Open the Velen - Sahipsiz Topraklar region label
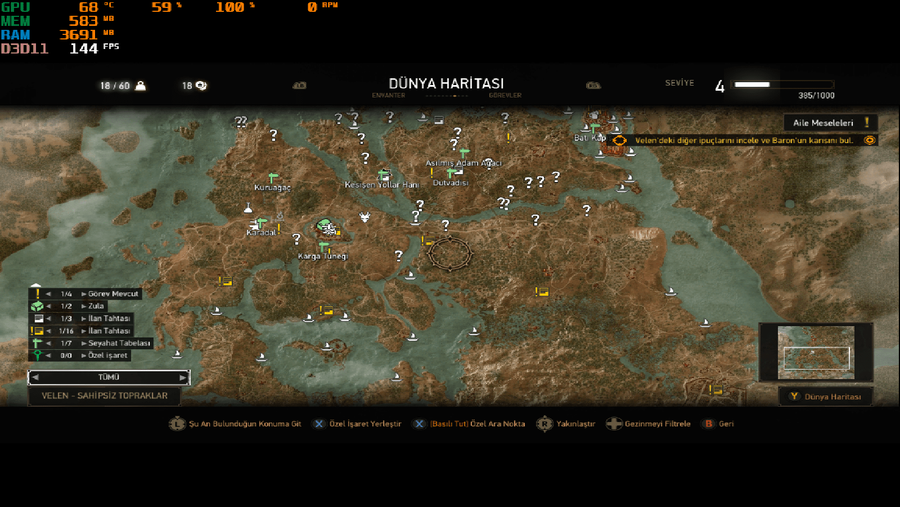This screenshot has width=900, height=507. point(104,396)
